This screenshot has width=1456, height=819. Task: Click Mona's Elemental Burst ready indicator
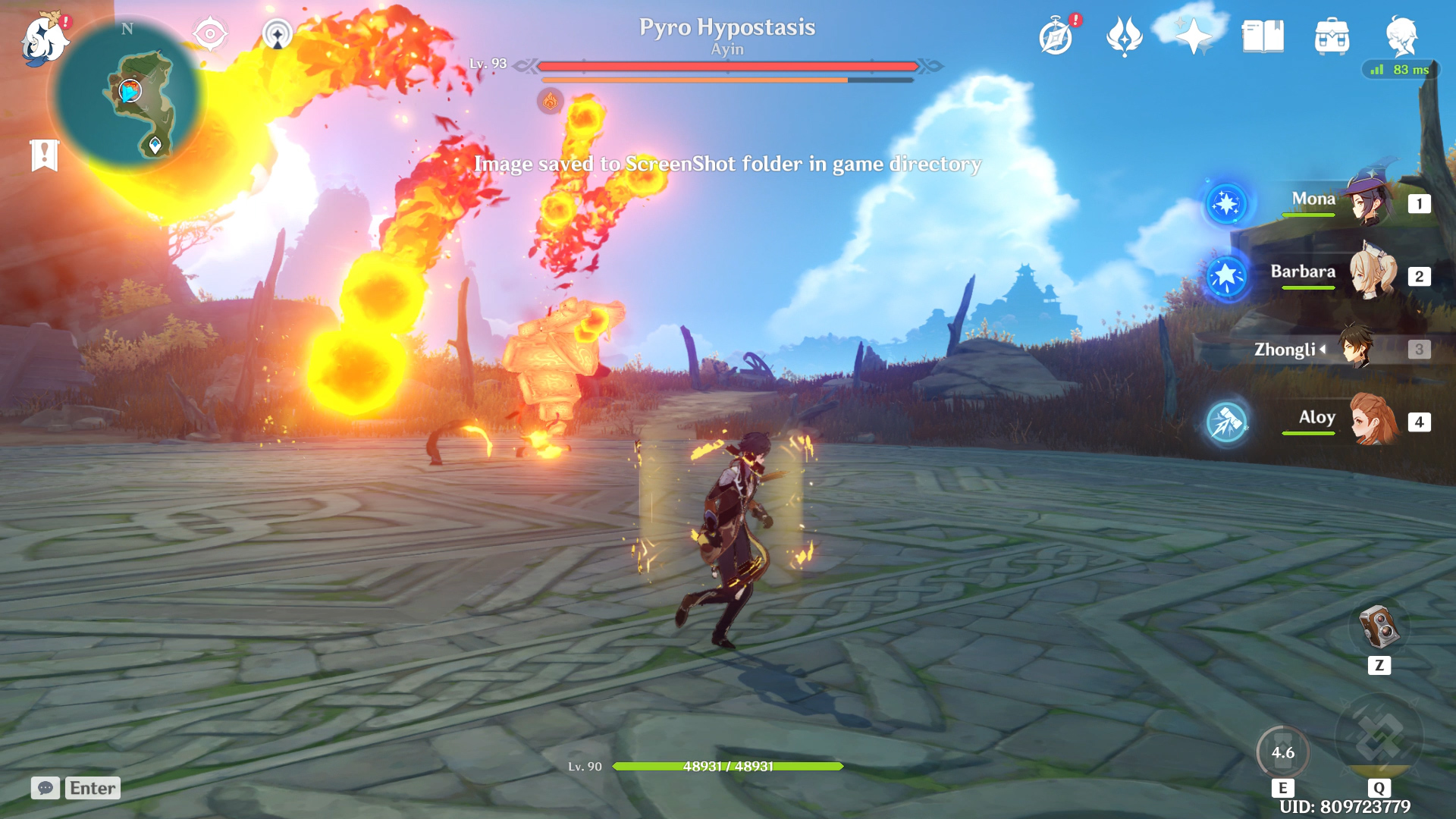[1228, 203]
